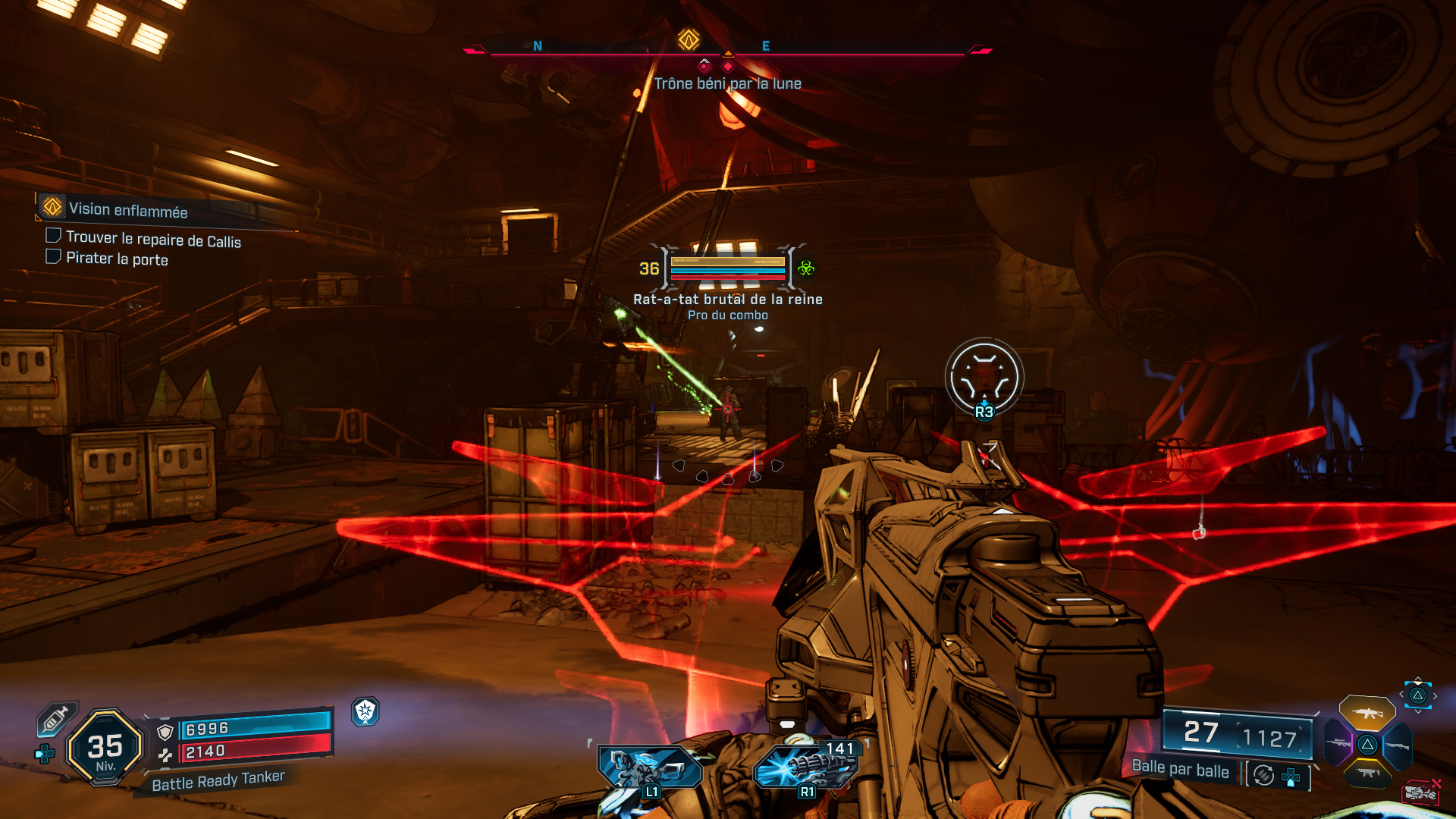Screen dimensions: 1456x819
Task: Select the Vision enflammée quest tracker
Action: (127, 209)
